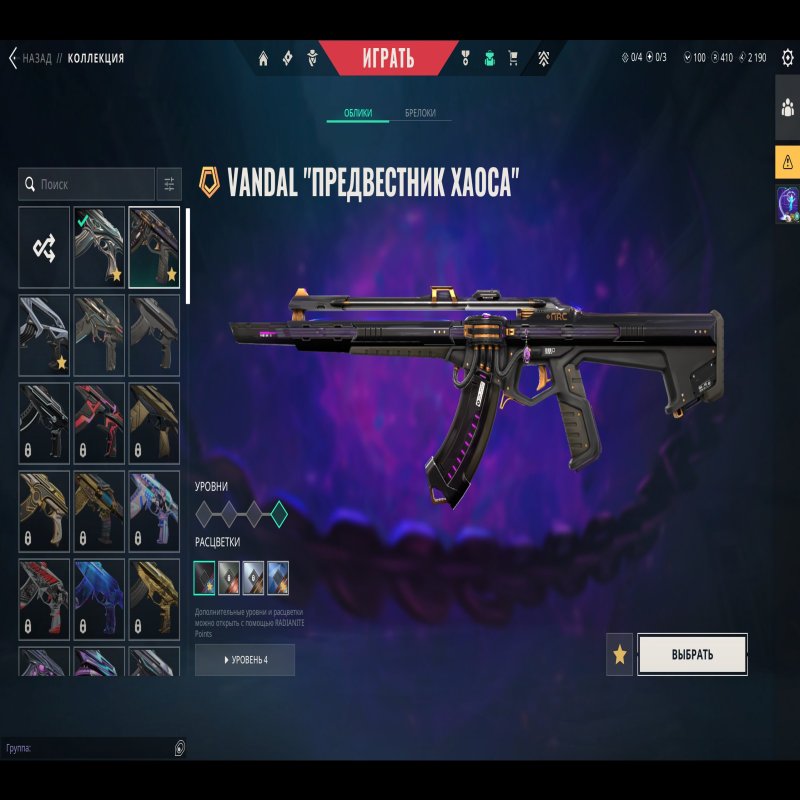The image size is (800, 800).
Task: Open settings with the gear icon
Action: (787, 58)
